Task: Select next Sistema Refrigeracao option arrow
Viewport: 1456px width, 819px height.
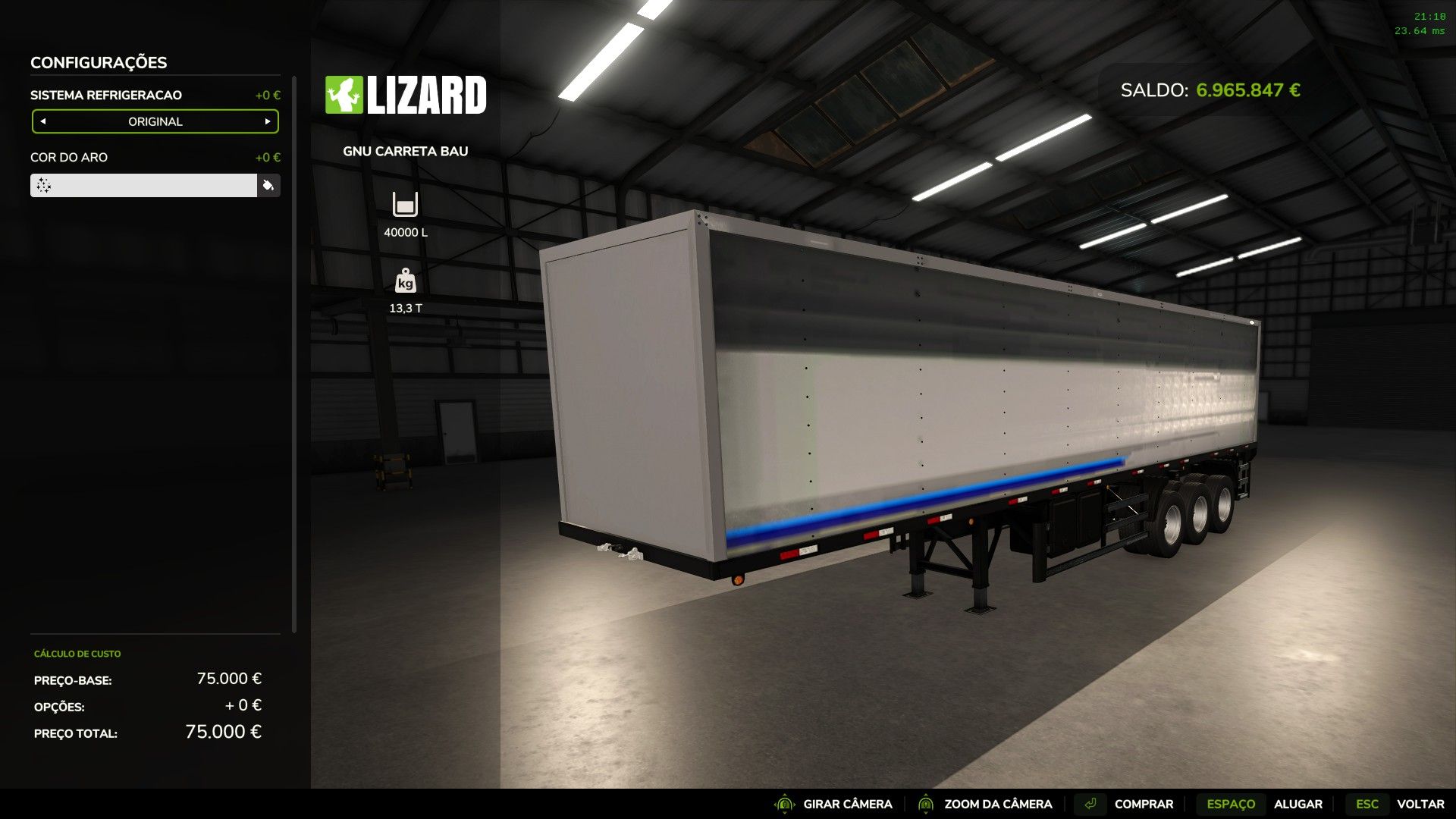Action: [268, 121]
